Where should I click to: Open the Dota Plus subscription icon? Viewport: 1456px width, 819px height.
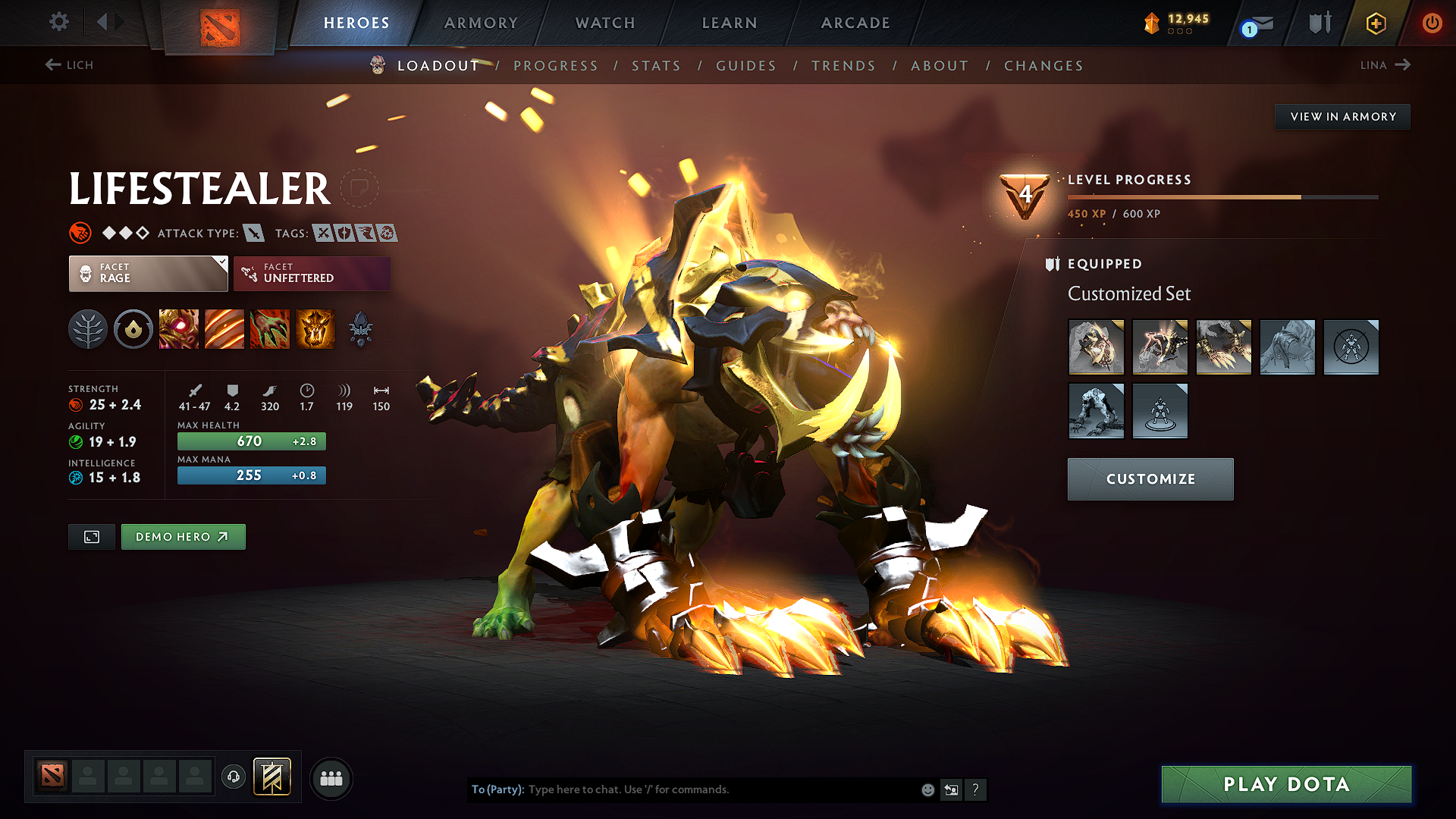[1376, 23]
